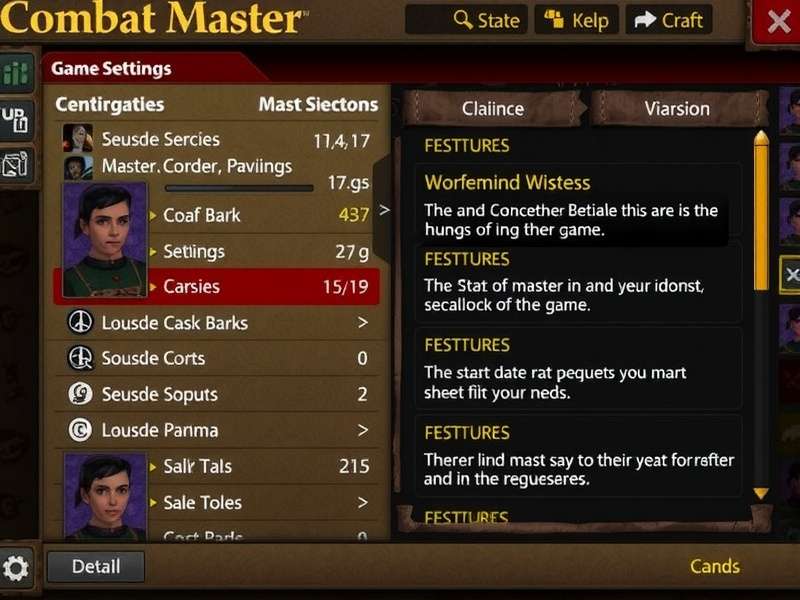Click the Kelp button

[578, 20]
